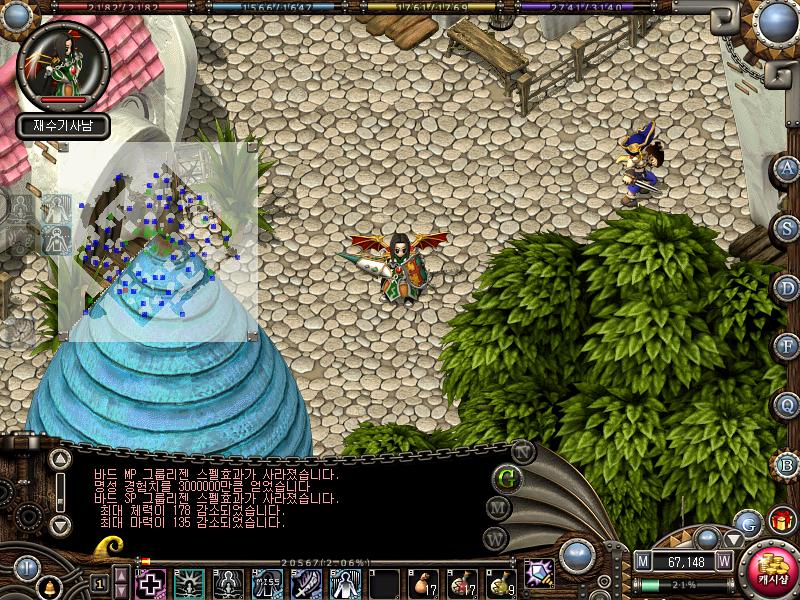Select the round S shortcut button
This screenshot has width=800, height=600.
click(788, 227)
